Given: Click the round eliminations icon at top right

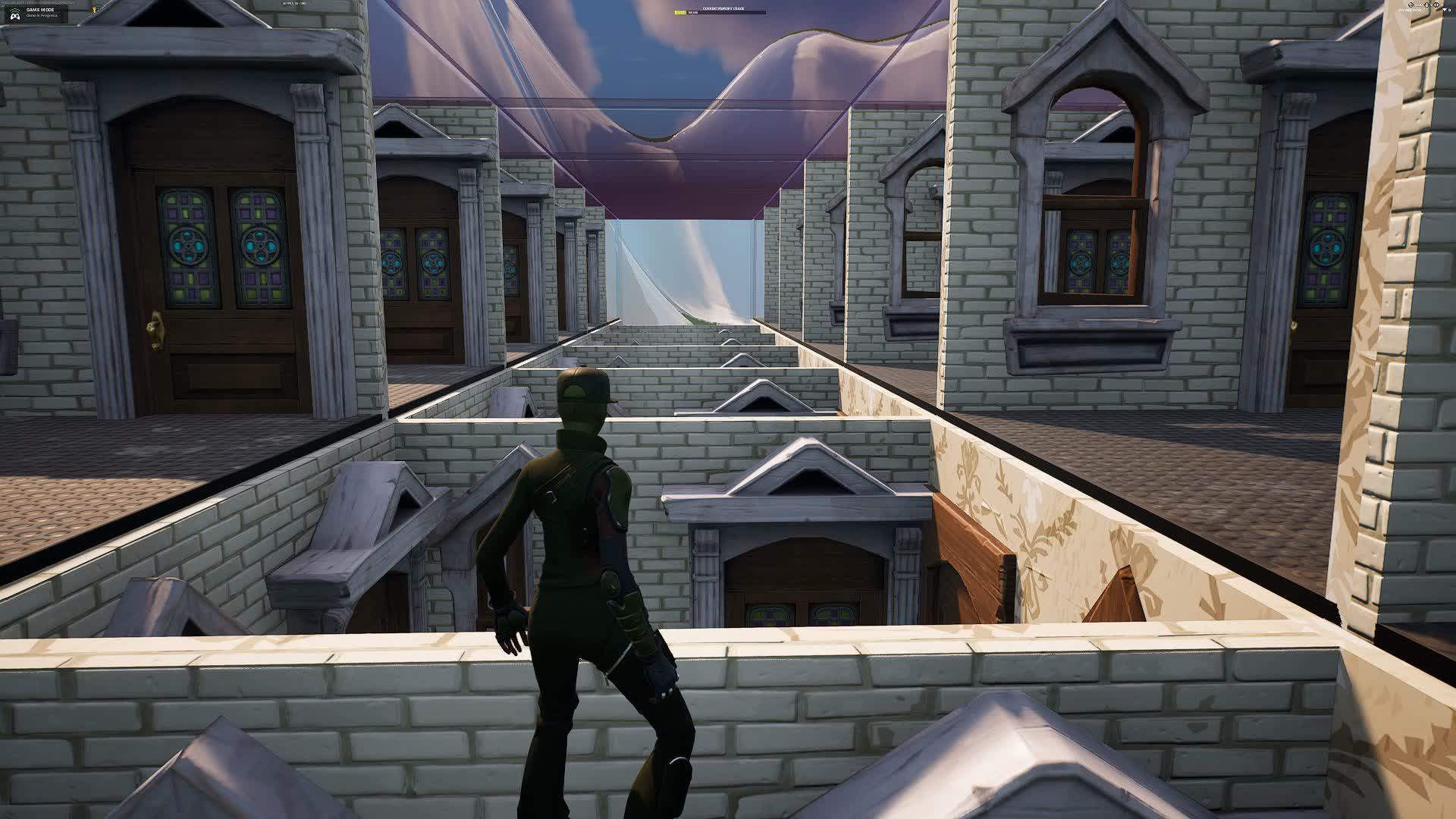Looking at the screenshot, I should [x=1410, y=5].
